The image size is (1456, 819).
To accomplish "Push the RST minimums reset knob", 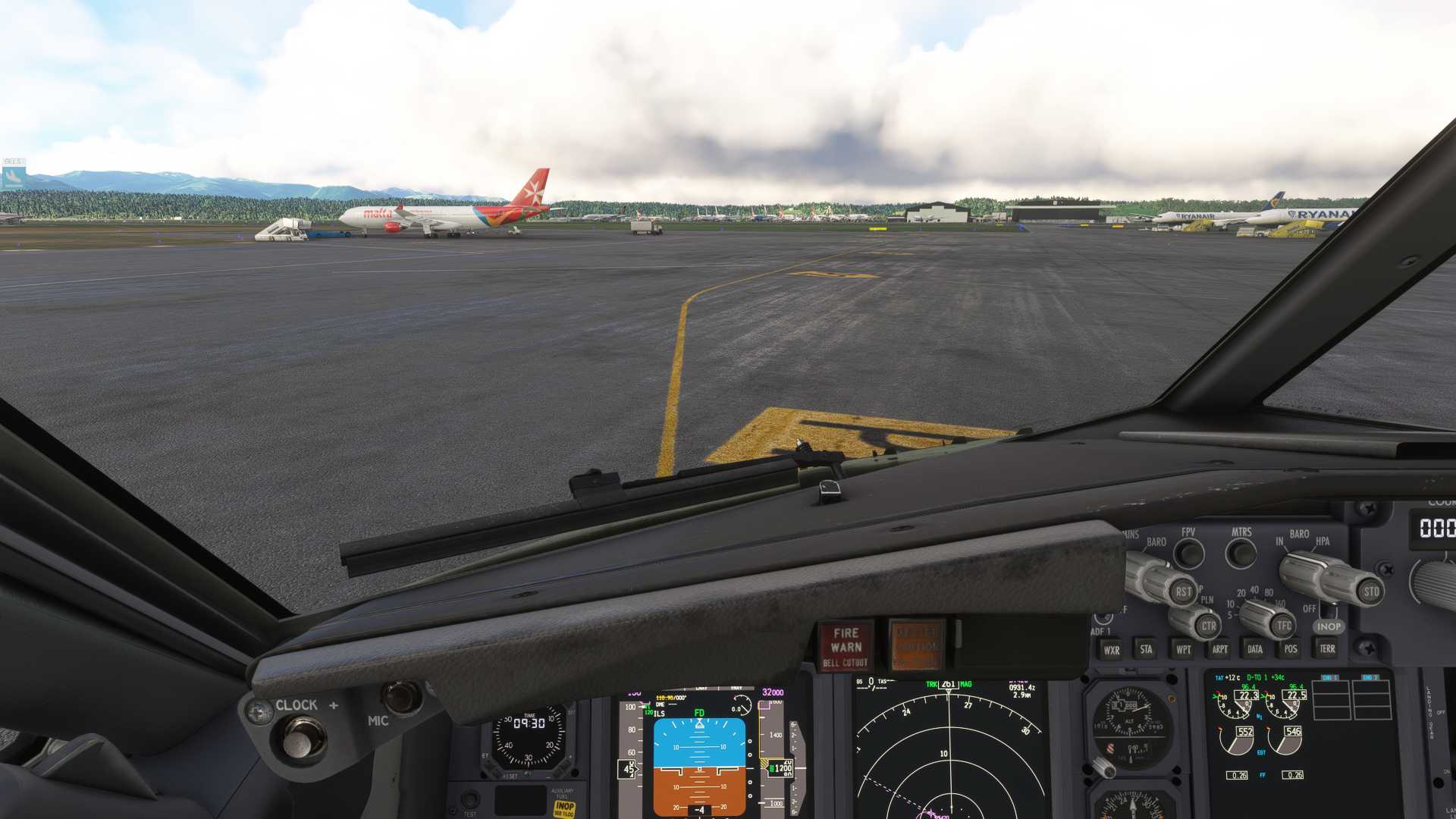I will (1181, 592).
